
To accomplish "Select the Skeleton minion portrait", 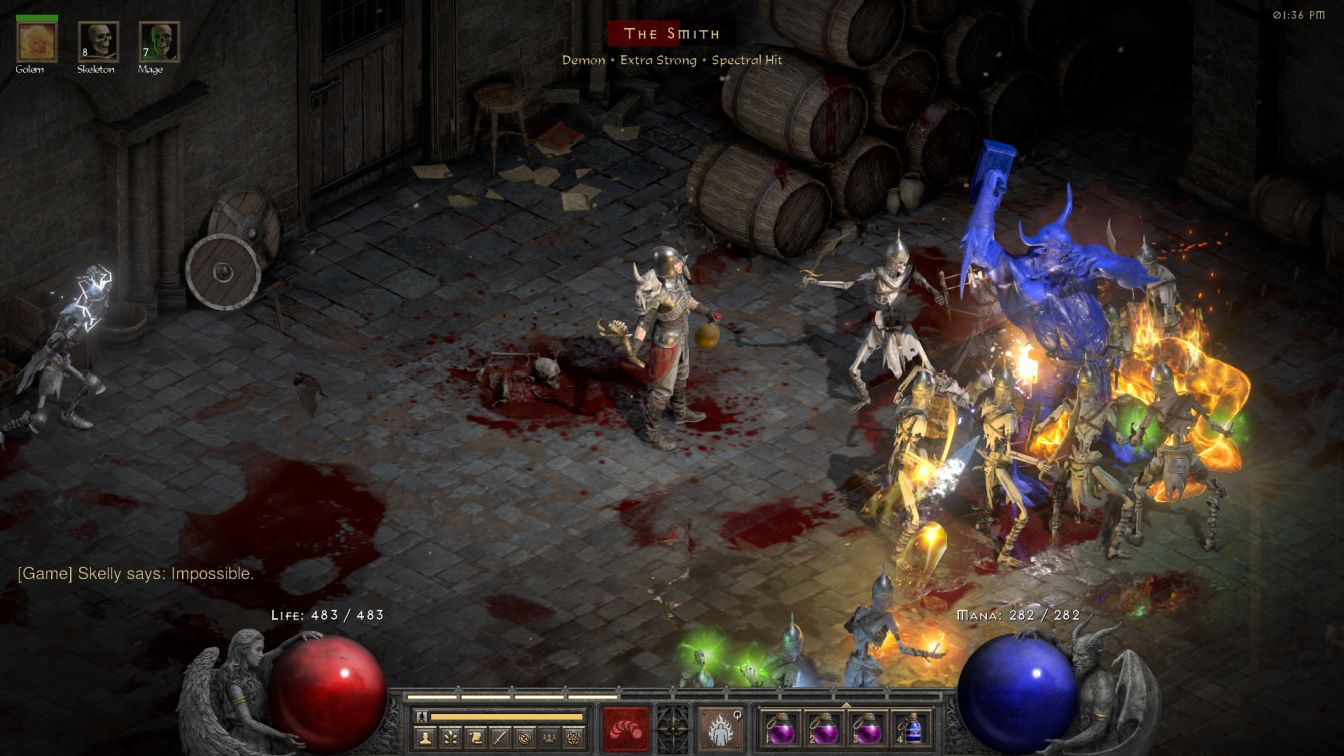I will coord(98,41).
